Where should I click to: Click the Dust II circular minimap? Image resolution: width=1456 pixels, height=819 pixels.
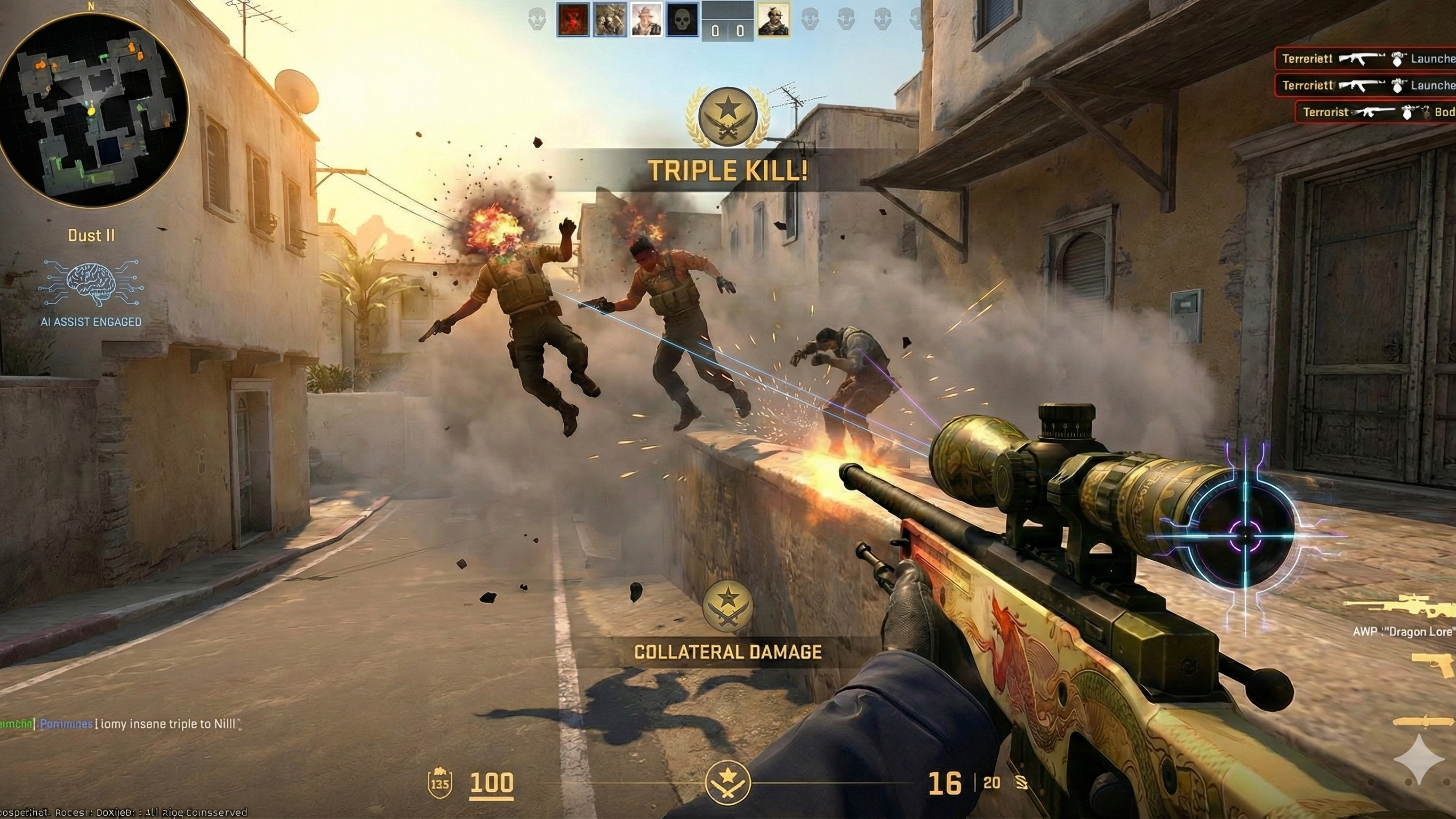pos(94,110)
